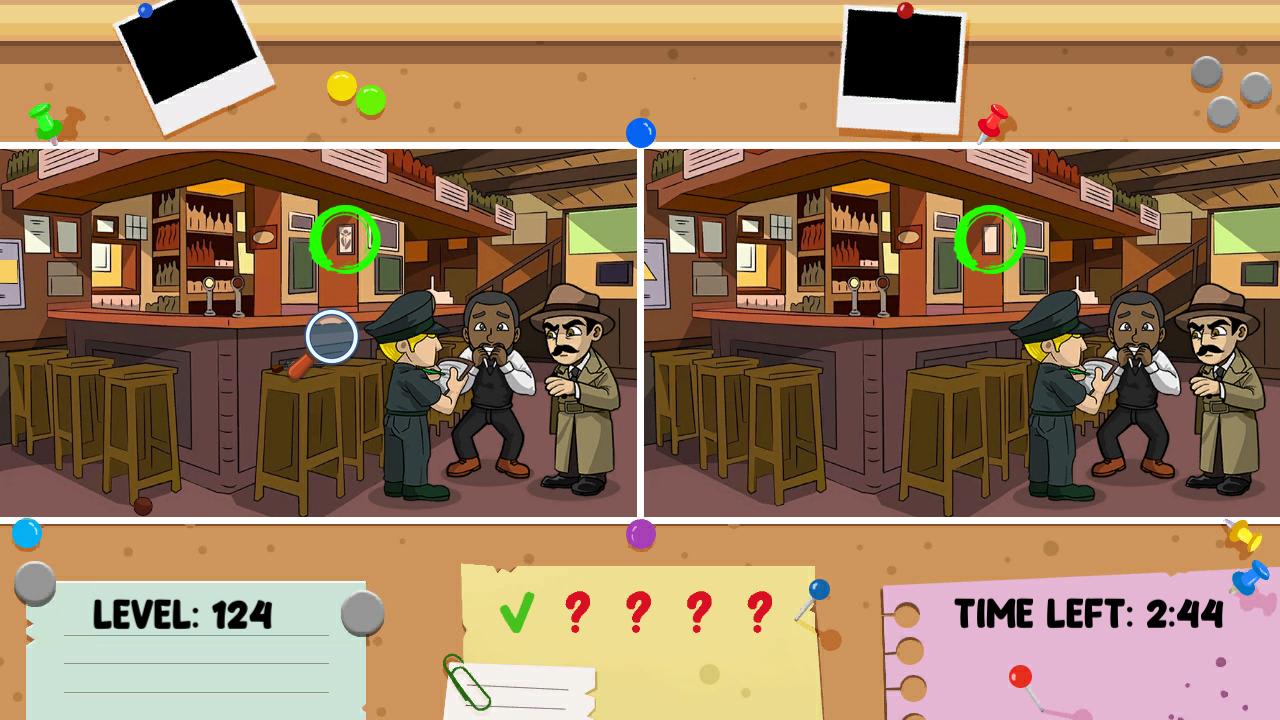1280x720 pixels.
Task: Click the last red question mark
Action: coord(756,611)
